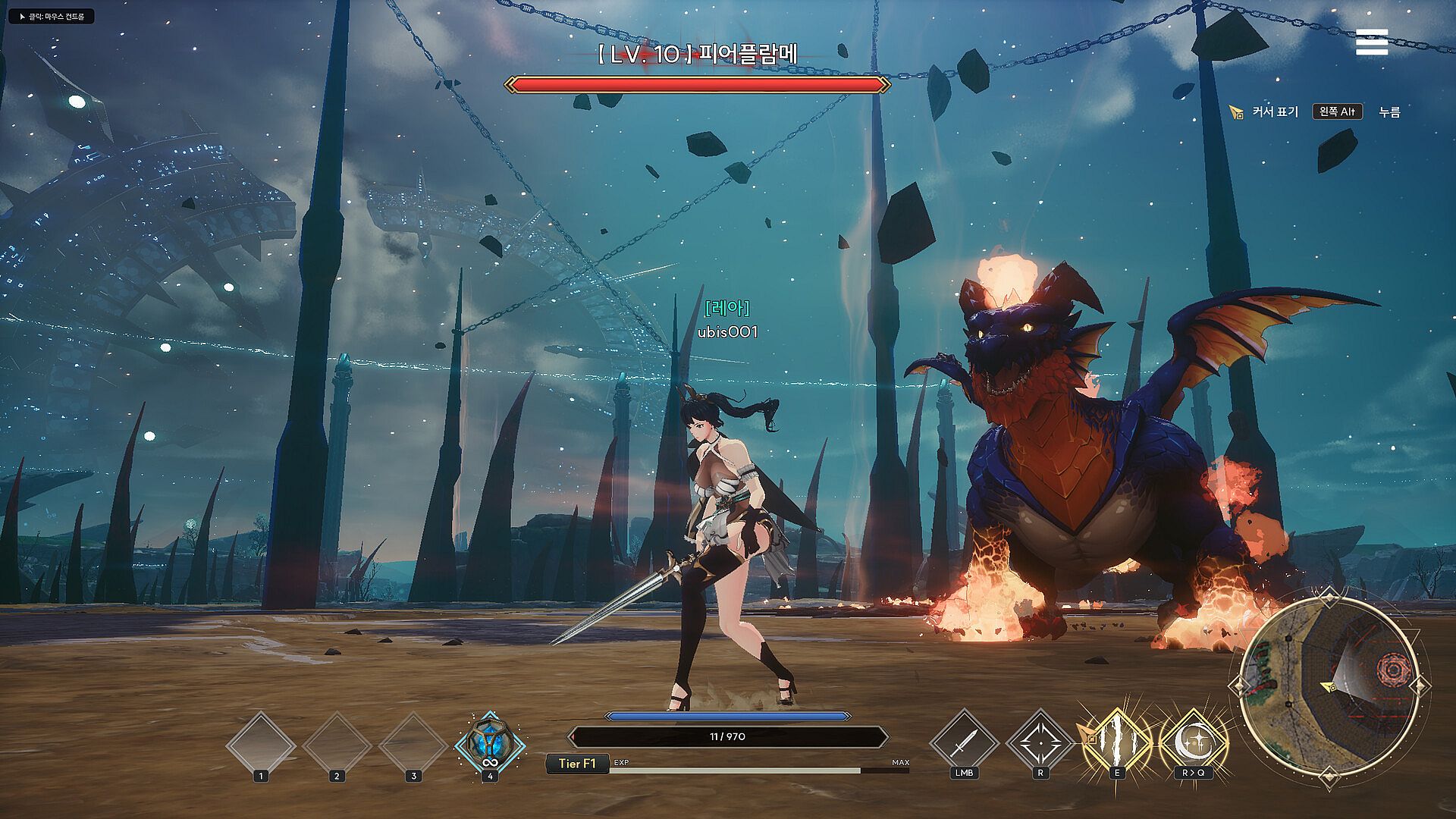Viewport: 1456px width, 819px height.
Task: Click the Tier F1 badge
Action: tap(577, 764)
